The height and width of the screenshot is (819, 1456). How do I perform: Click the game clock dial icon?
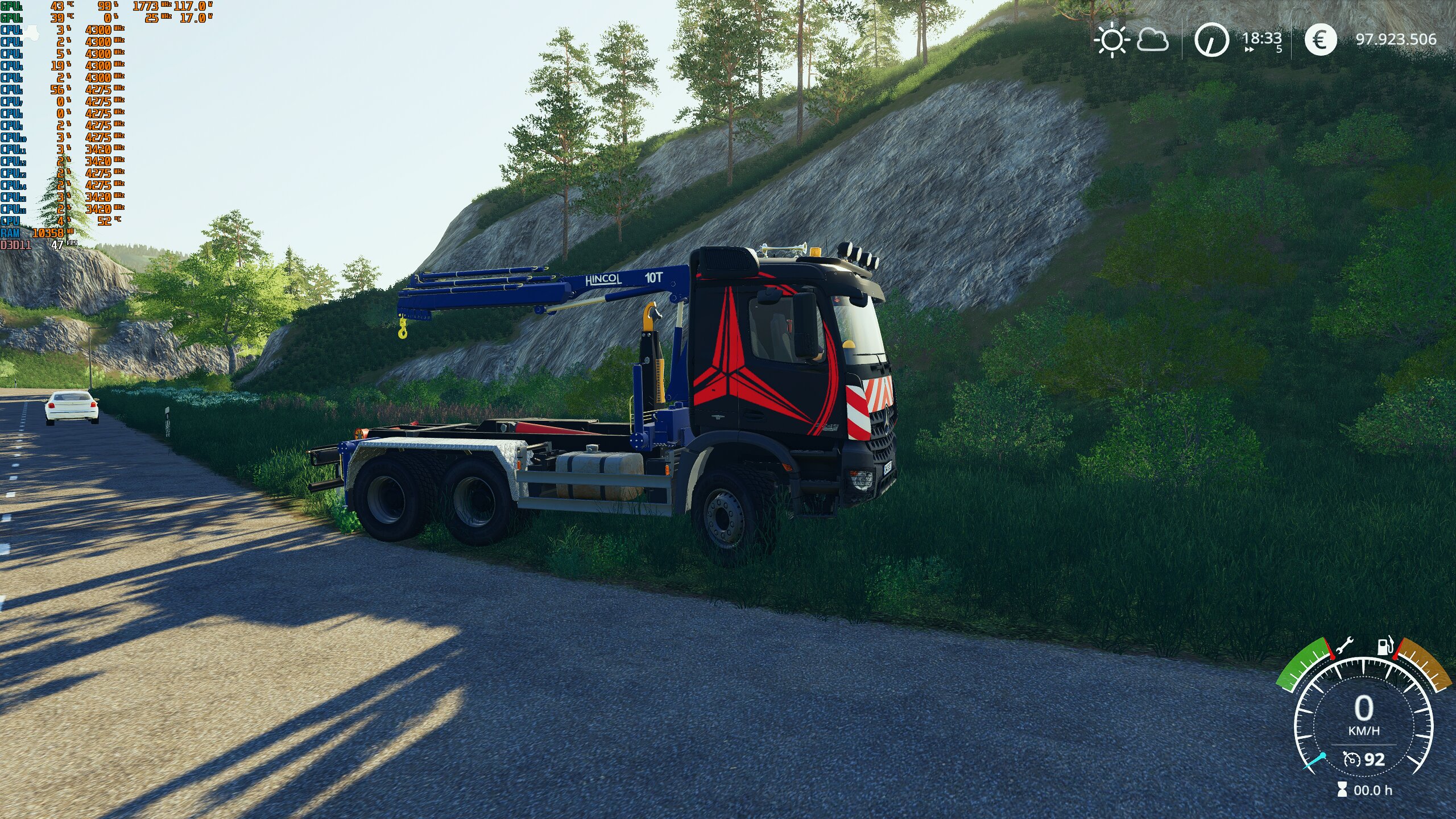(1211, 40)
